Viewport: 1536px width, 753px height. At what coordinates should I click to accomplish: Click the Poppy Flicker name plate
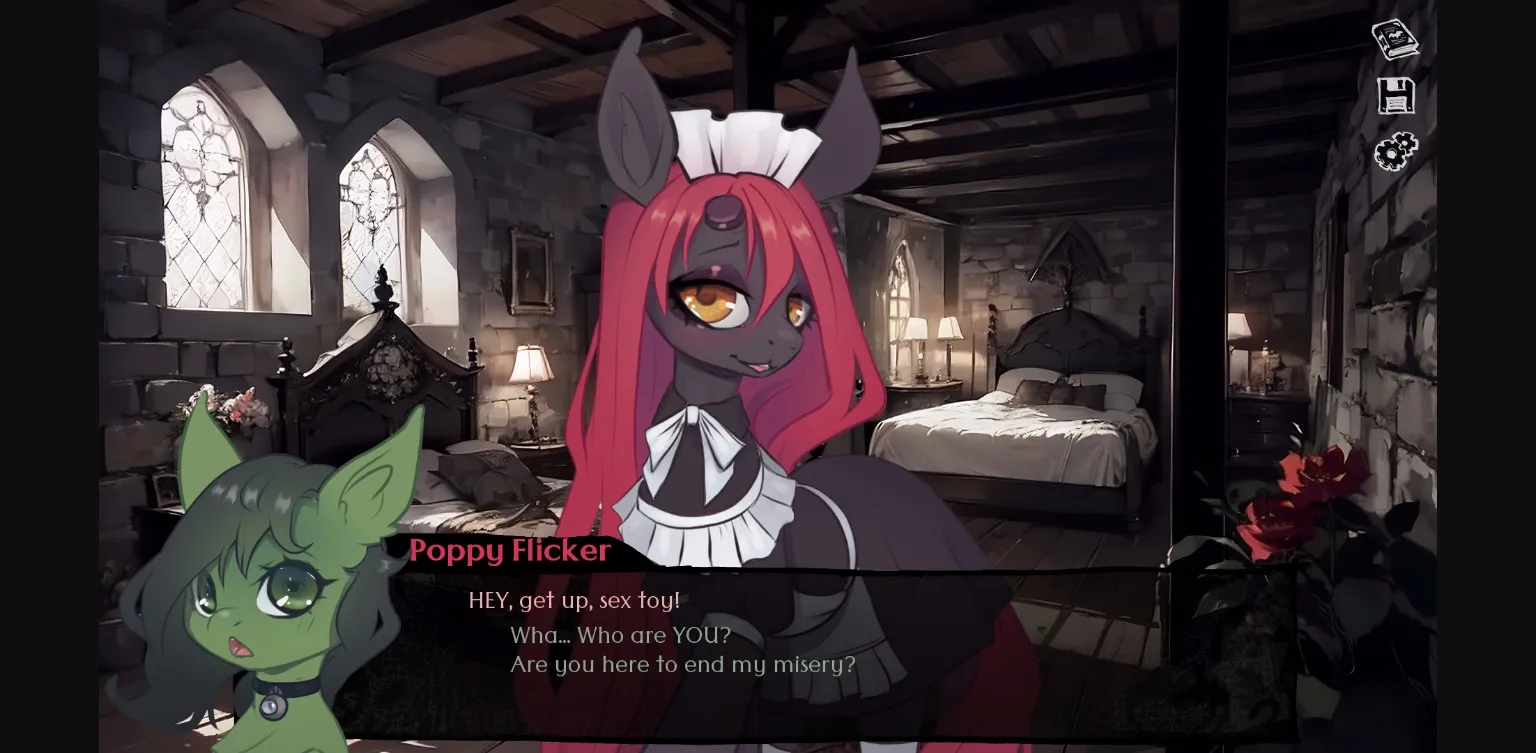[511, 551]
